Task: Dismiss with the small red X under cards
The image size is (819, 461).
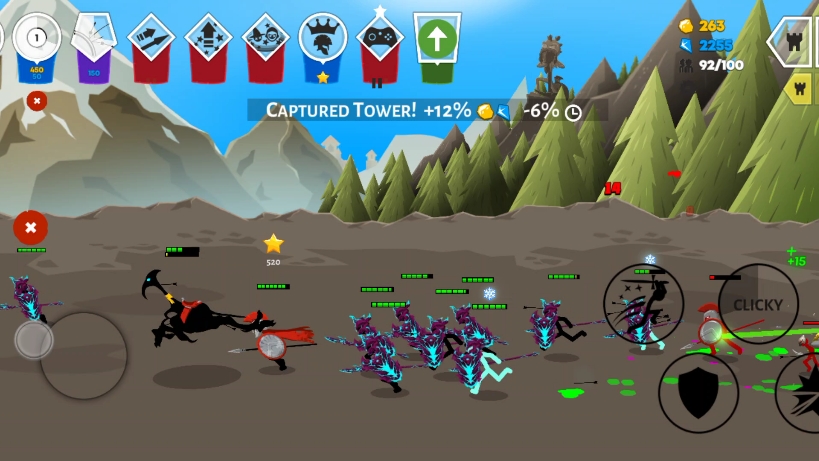Action: 37,100
